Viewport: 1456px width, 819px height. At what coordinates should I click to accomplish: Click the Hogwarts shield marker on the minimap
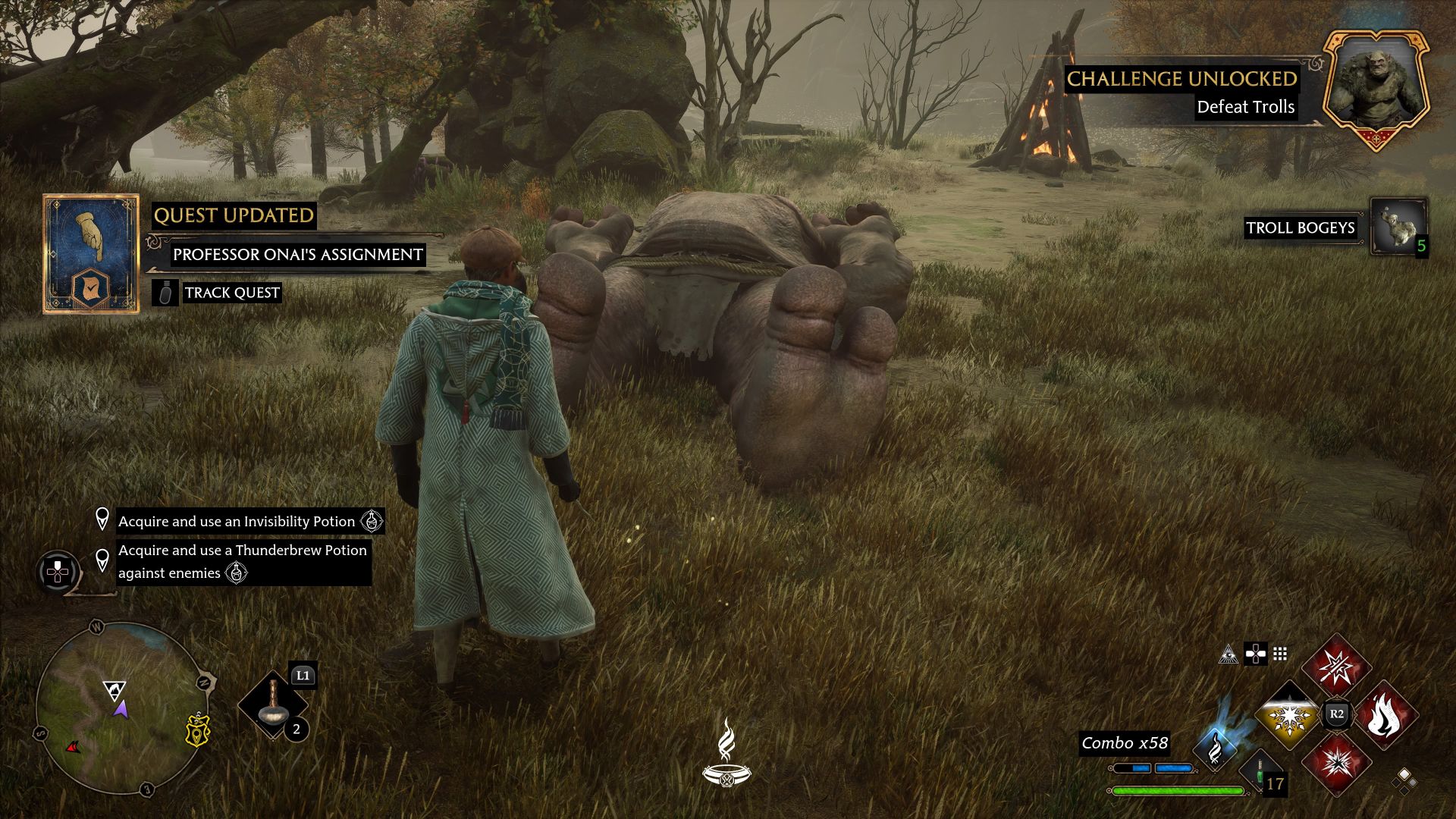[197, 733]
